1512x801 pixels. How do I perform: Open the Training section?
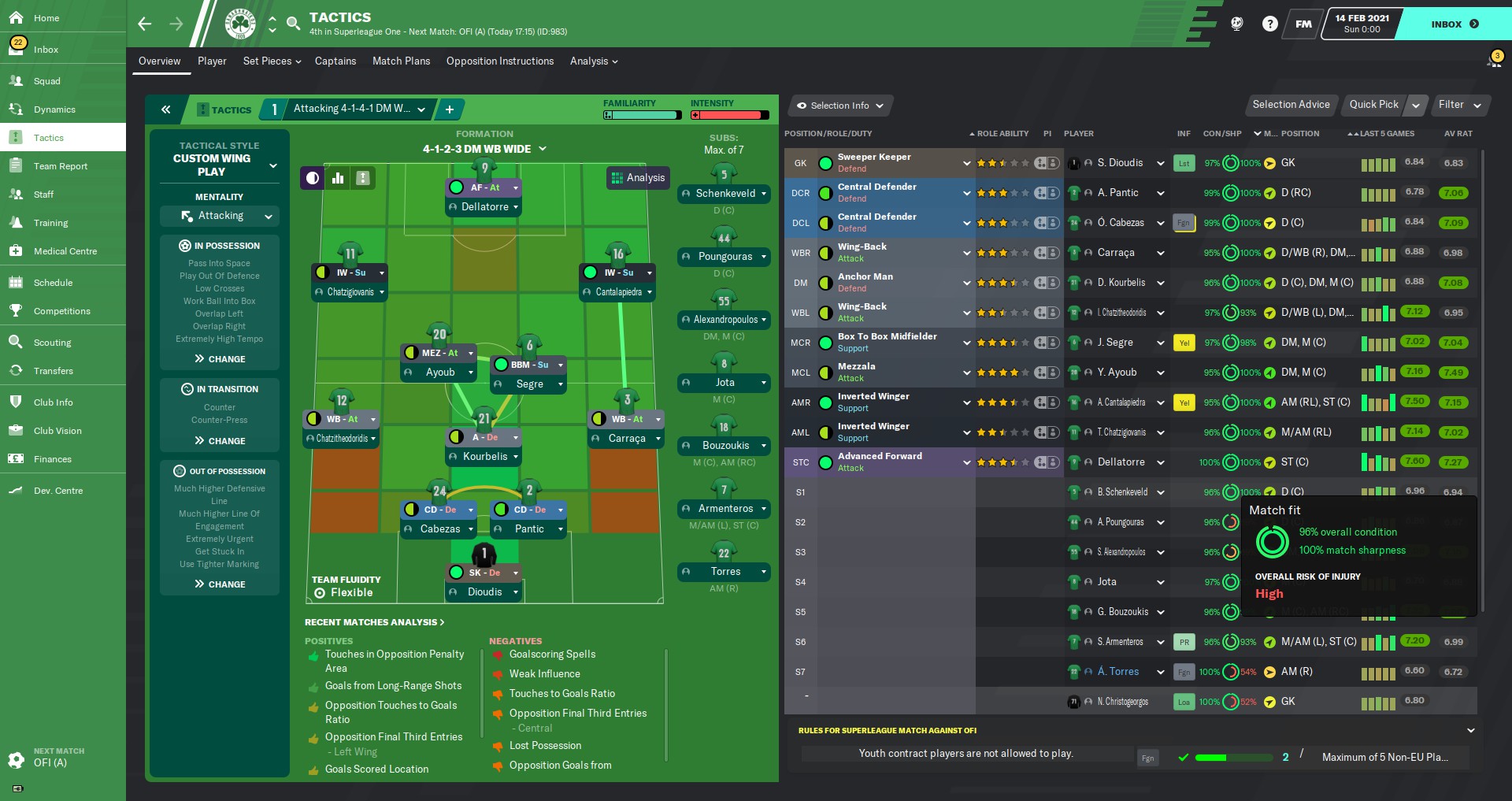point(50,223)
